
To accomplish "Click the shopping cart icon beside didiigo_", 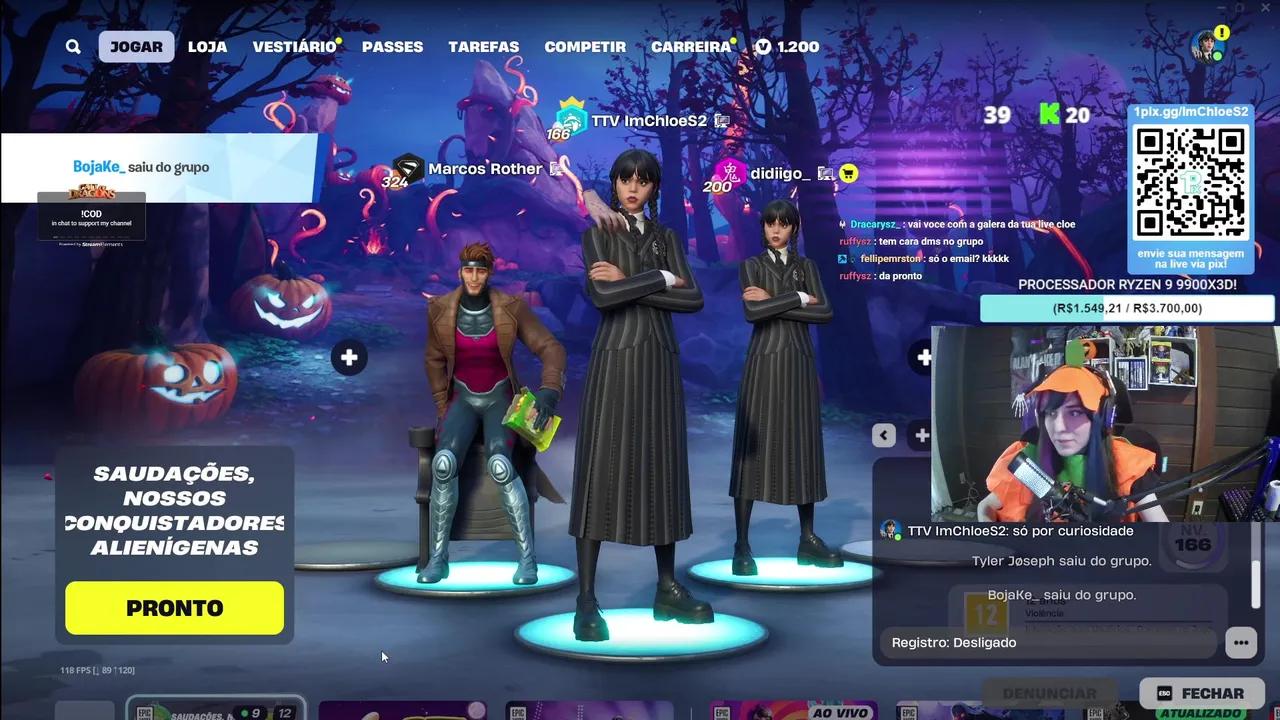I will click(846, 173).
